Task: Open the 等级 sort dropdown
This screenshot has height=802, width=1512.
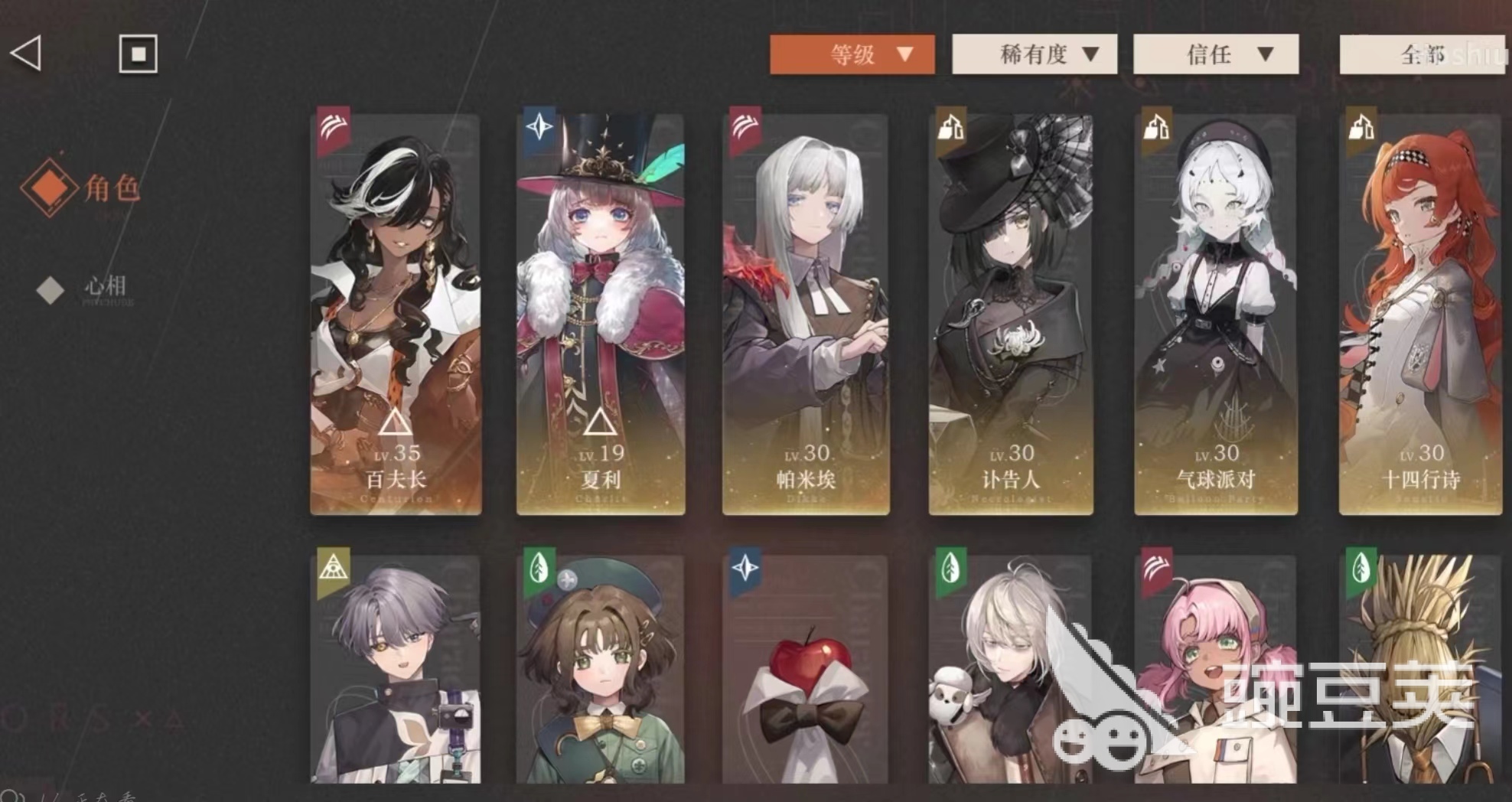Action: click(852, 54)
